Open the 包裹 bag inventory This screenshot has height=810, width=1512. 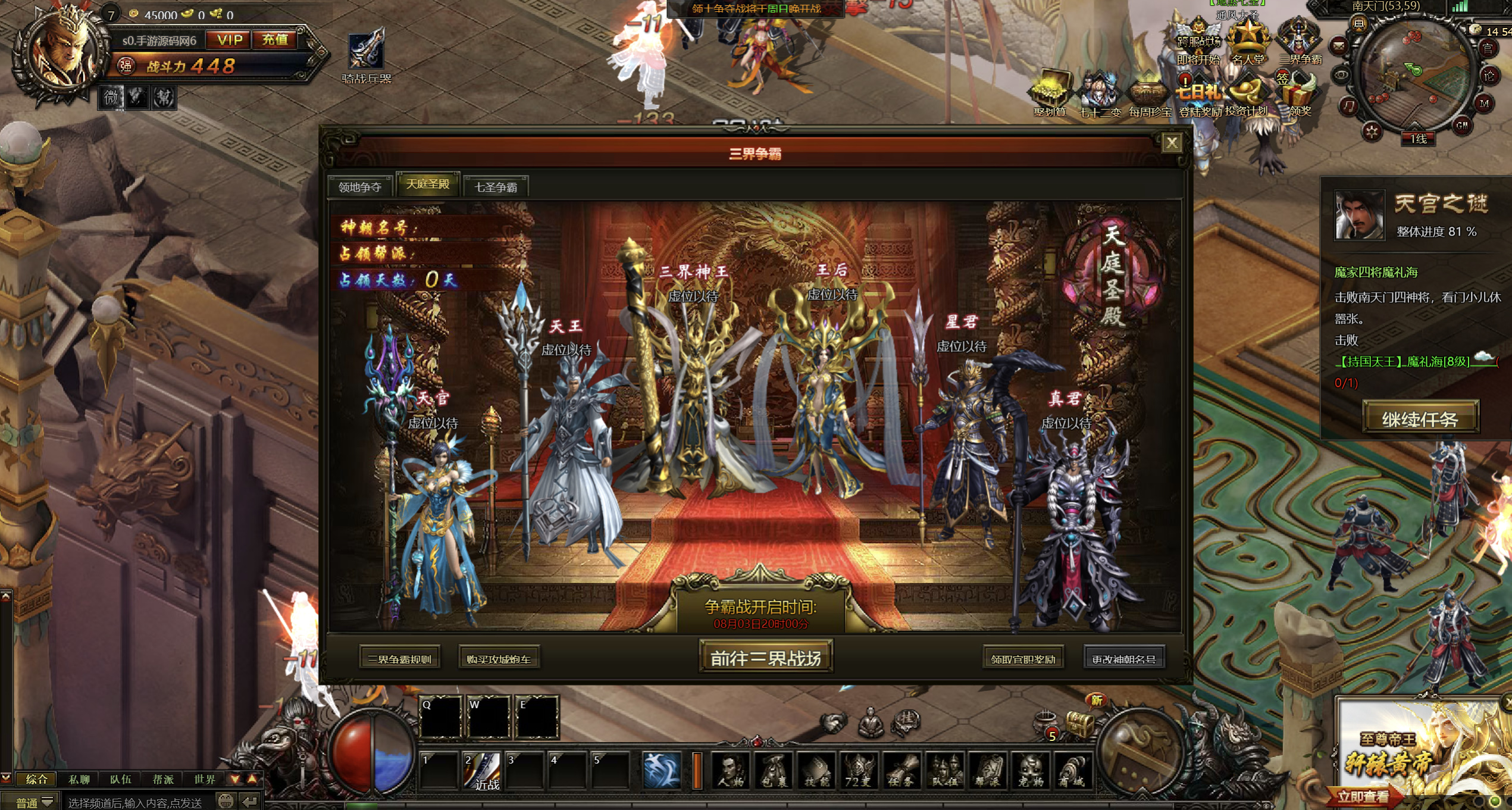click(x=774, y=771)
